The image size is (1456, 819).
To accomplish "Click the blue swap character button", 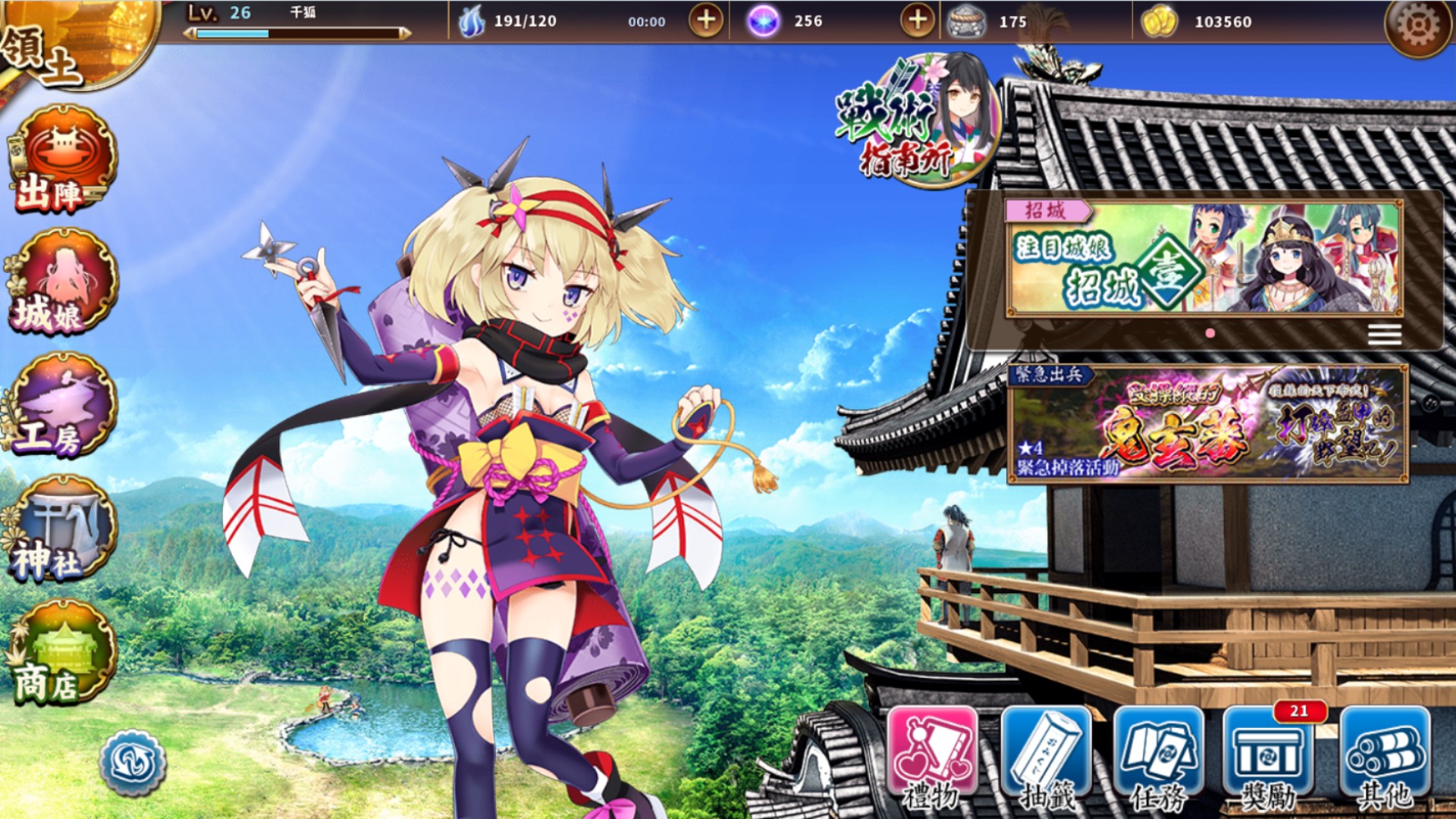I will coord(133,762).
